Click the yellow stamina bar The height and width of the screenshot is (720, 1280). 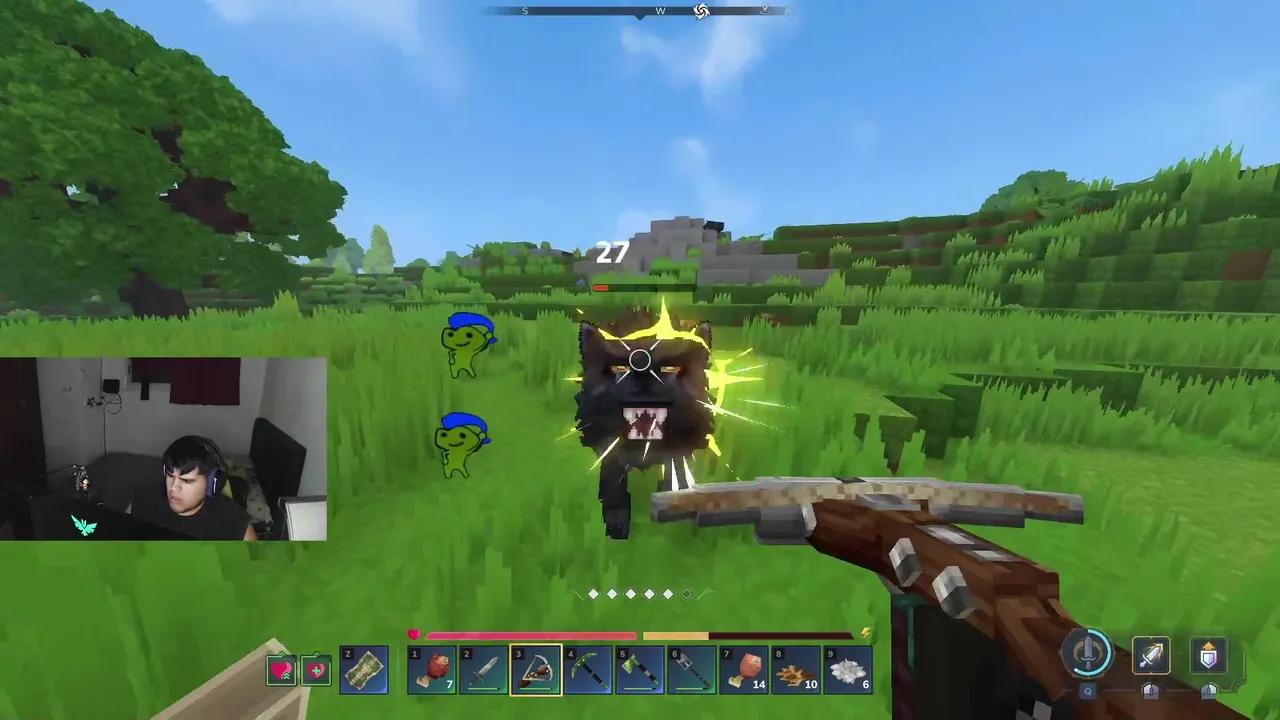pyautogui.click(x=675, y=636)
